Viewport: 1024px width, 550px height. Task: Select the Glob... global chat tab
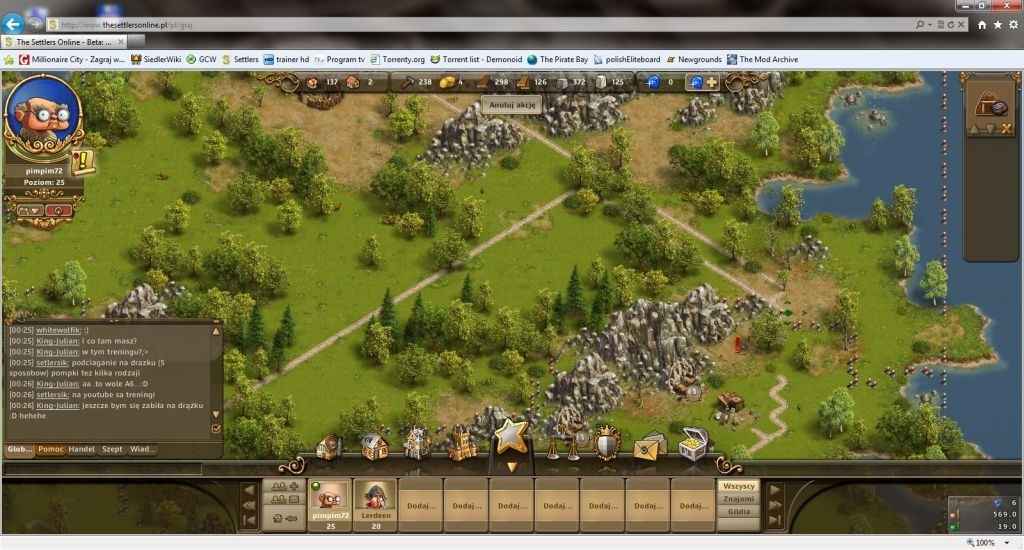20,449
